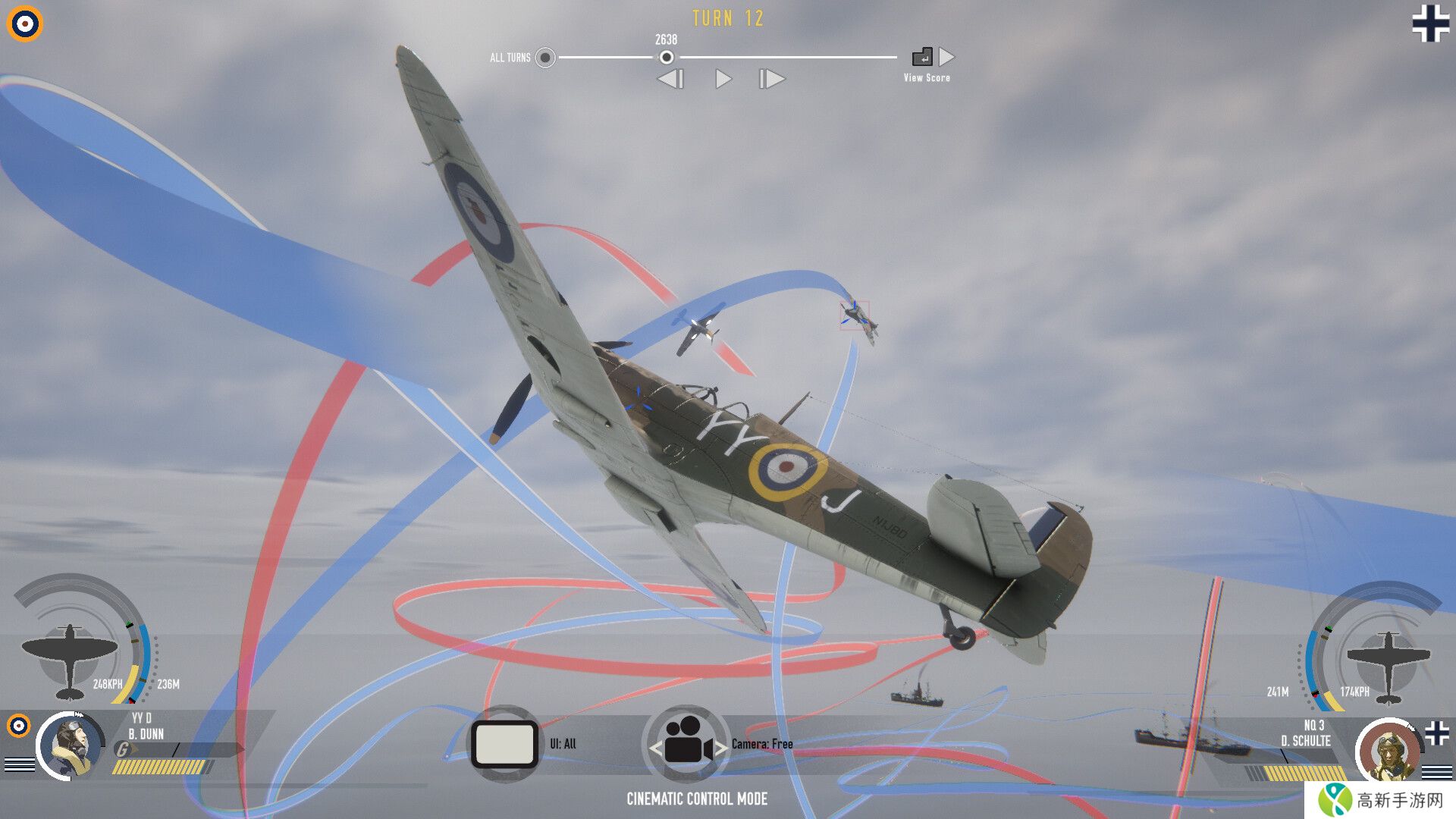Play the turn replay
The image size is (1456, 819).
coord(723,79)
